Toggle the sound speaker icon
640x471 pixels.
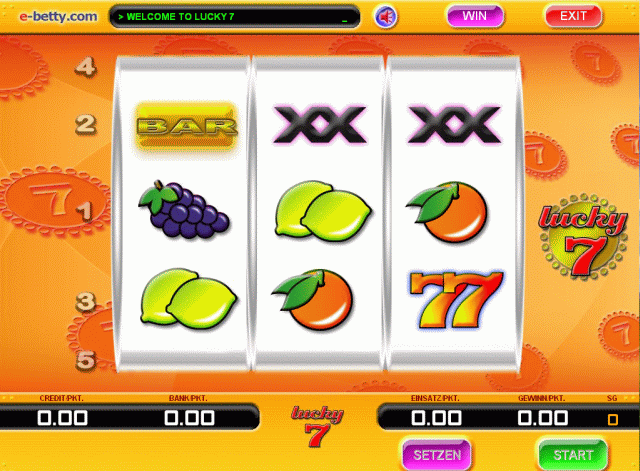coord(385,17)
